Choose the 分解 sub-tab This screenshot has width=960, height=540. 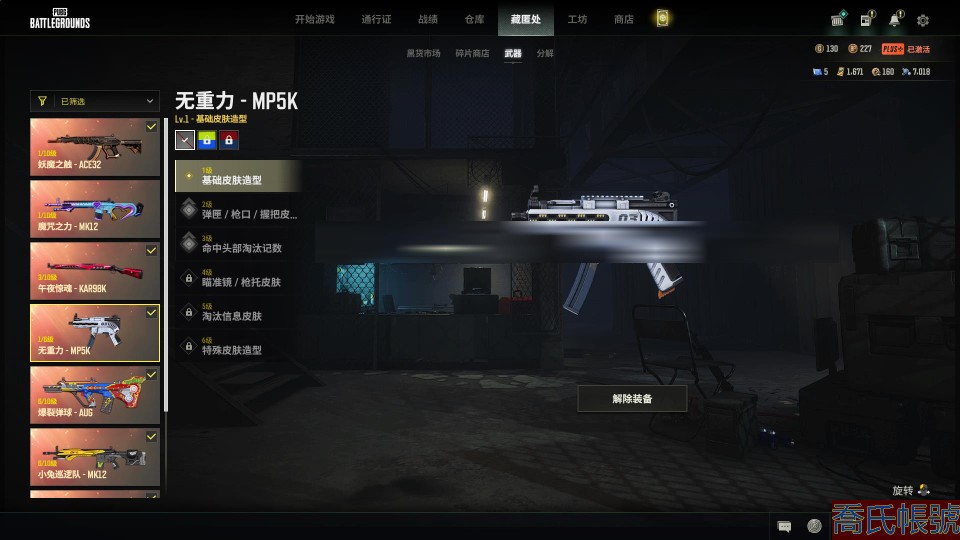pos(545,53)
